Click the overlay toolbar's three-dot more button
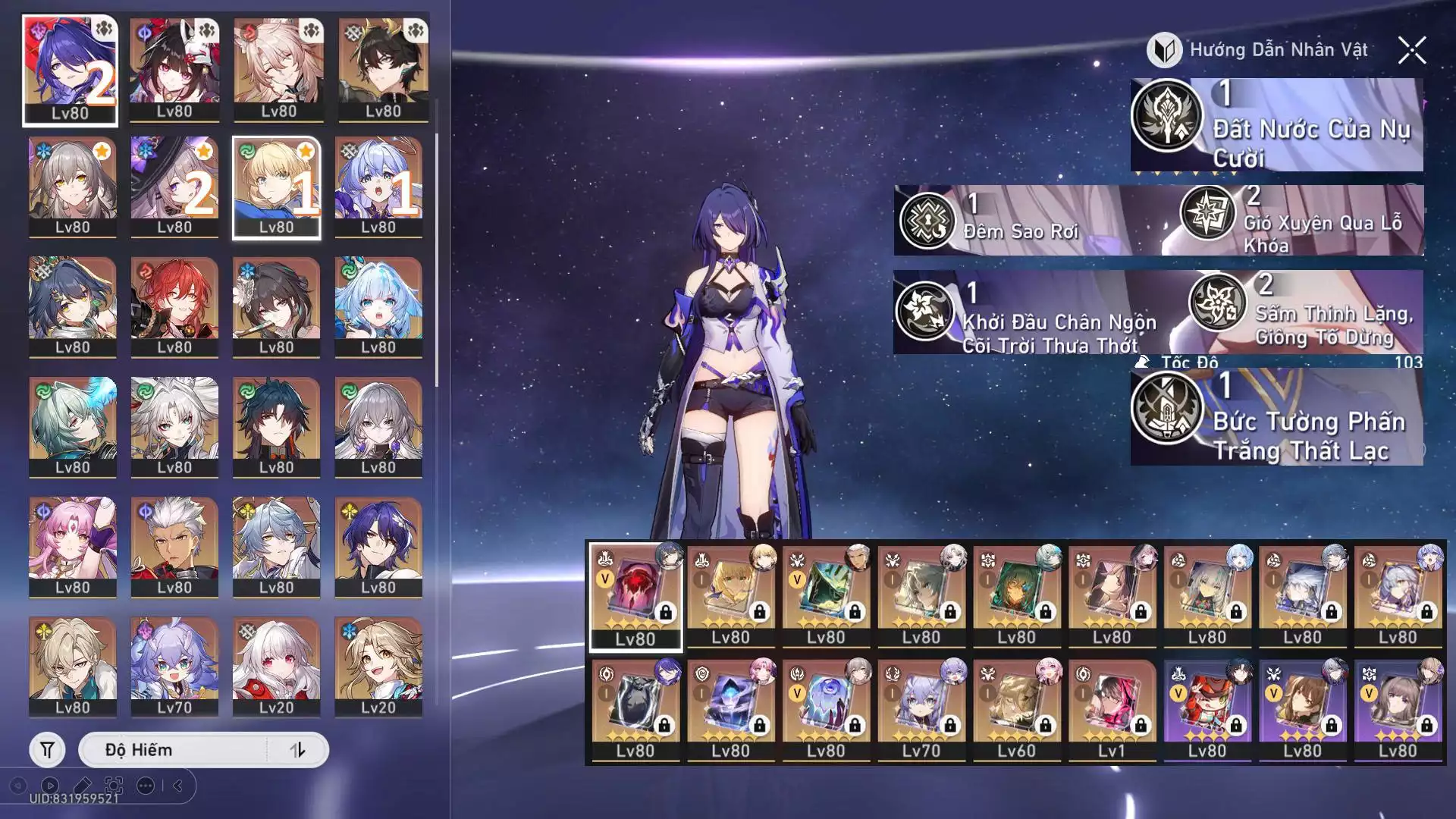 [146, 786]
